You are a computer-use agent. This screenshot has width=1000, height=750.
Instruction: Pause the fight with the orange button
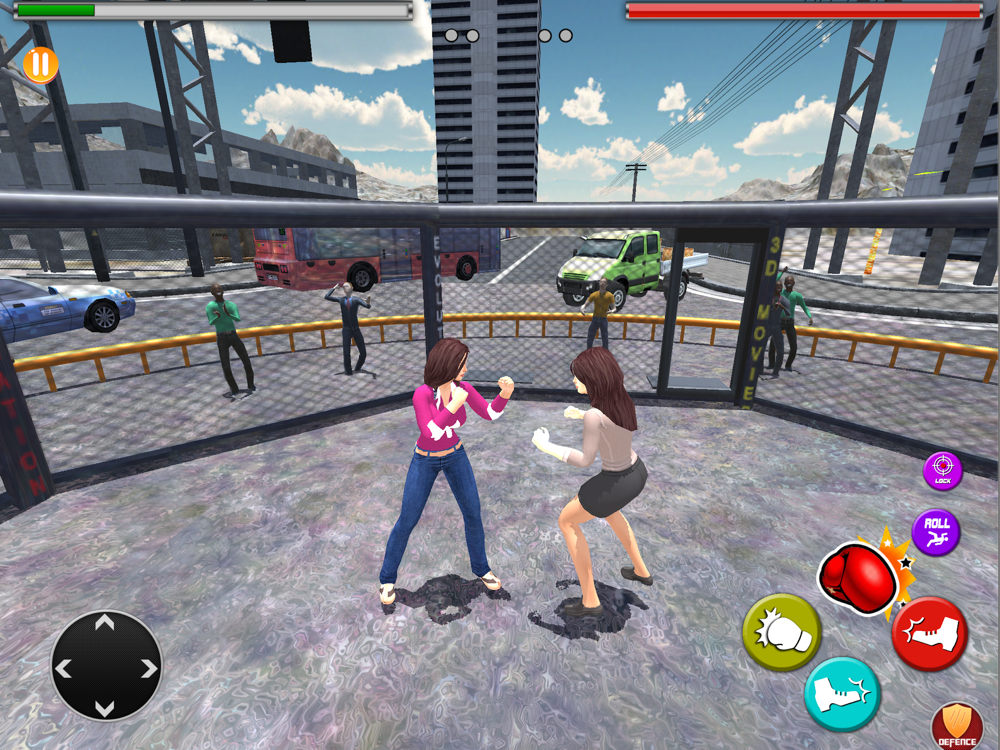tap(40, 65)
